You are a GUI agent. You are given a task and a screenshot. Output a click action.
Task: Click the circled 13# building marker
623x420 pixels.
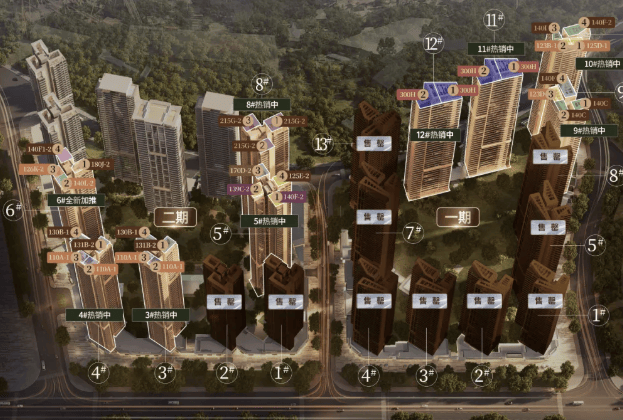[x=322, y=143]
